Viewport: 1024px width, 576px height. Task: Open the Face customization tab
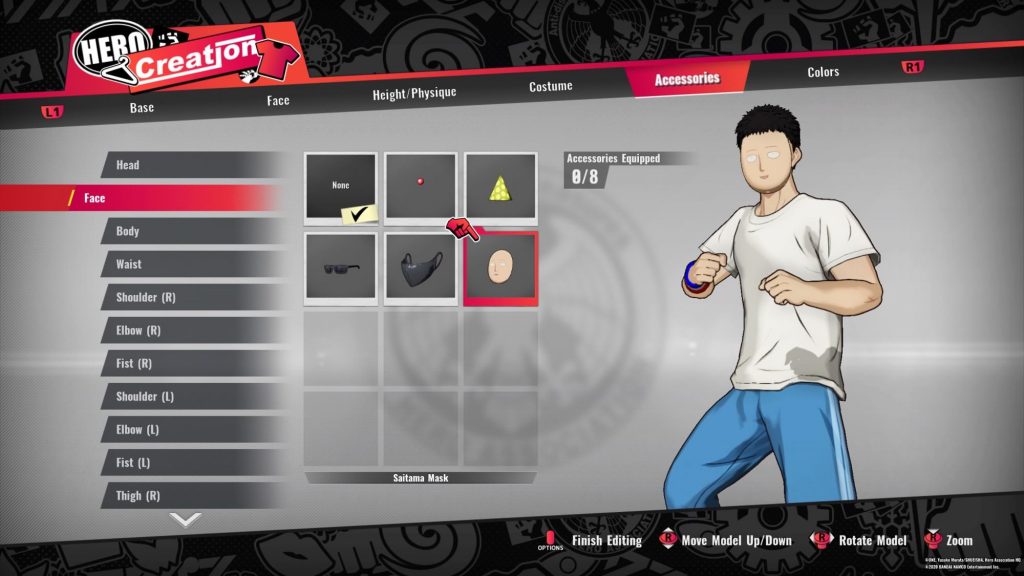278,100
